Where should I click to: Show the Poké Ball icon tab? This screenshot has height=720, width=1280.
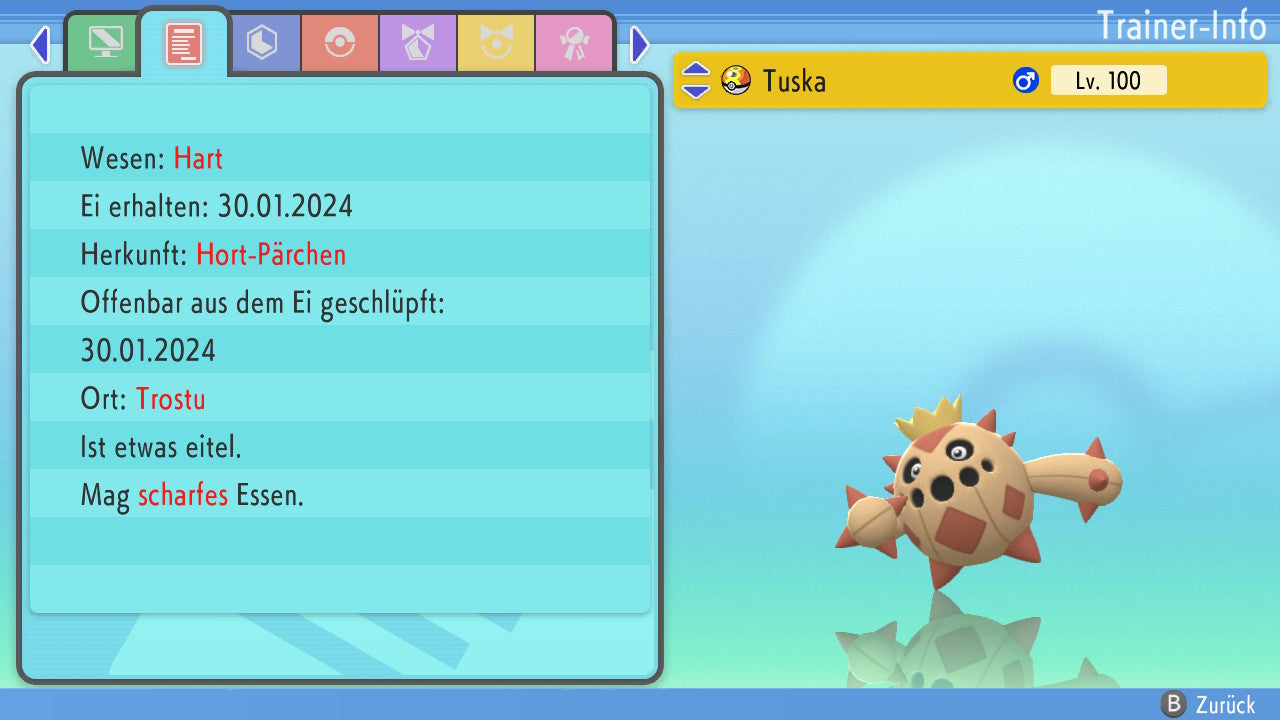click(x=340, y=43)
